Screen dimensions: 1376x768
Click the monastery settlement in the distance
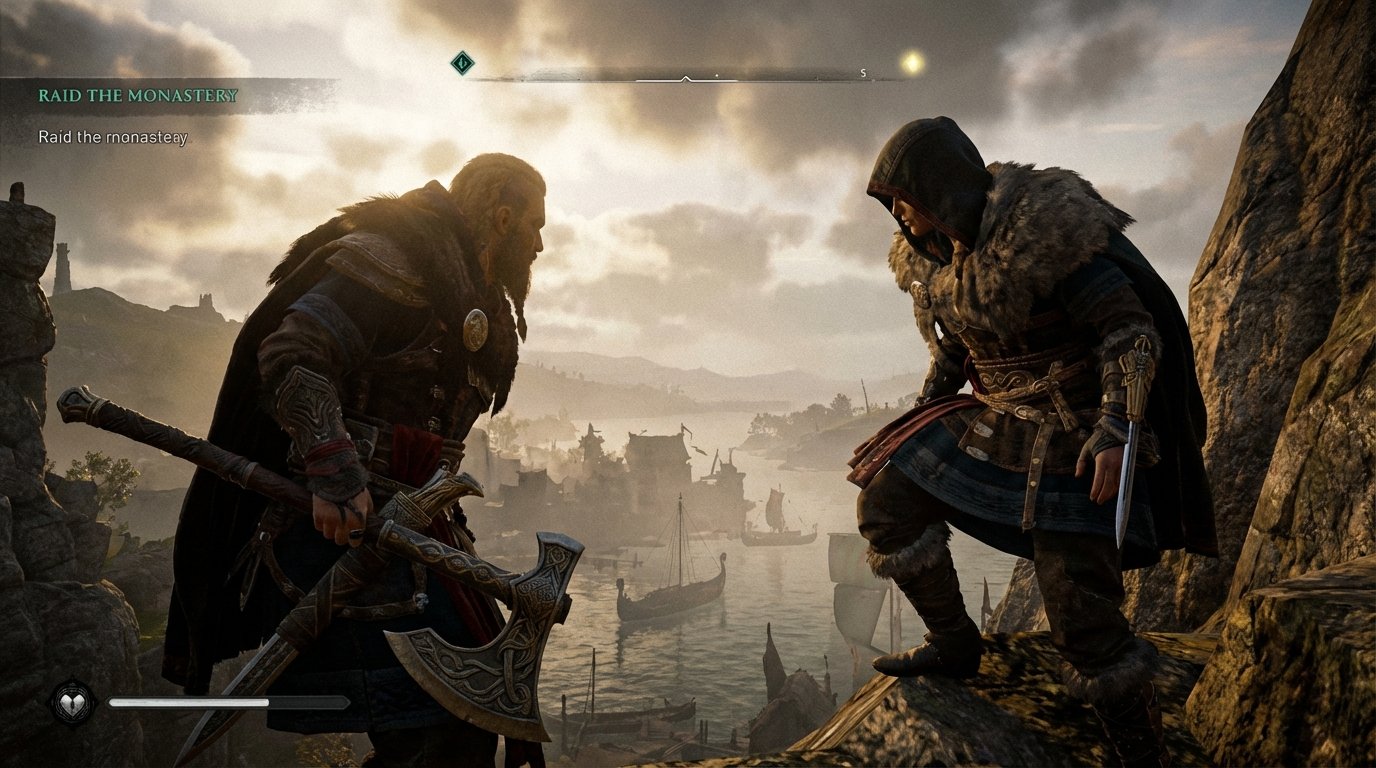tap(660, 455)
